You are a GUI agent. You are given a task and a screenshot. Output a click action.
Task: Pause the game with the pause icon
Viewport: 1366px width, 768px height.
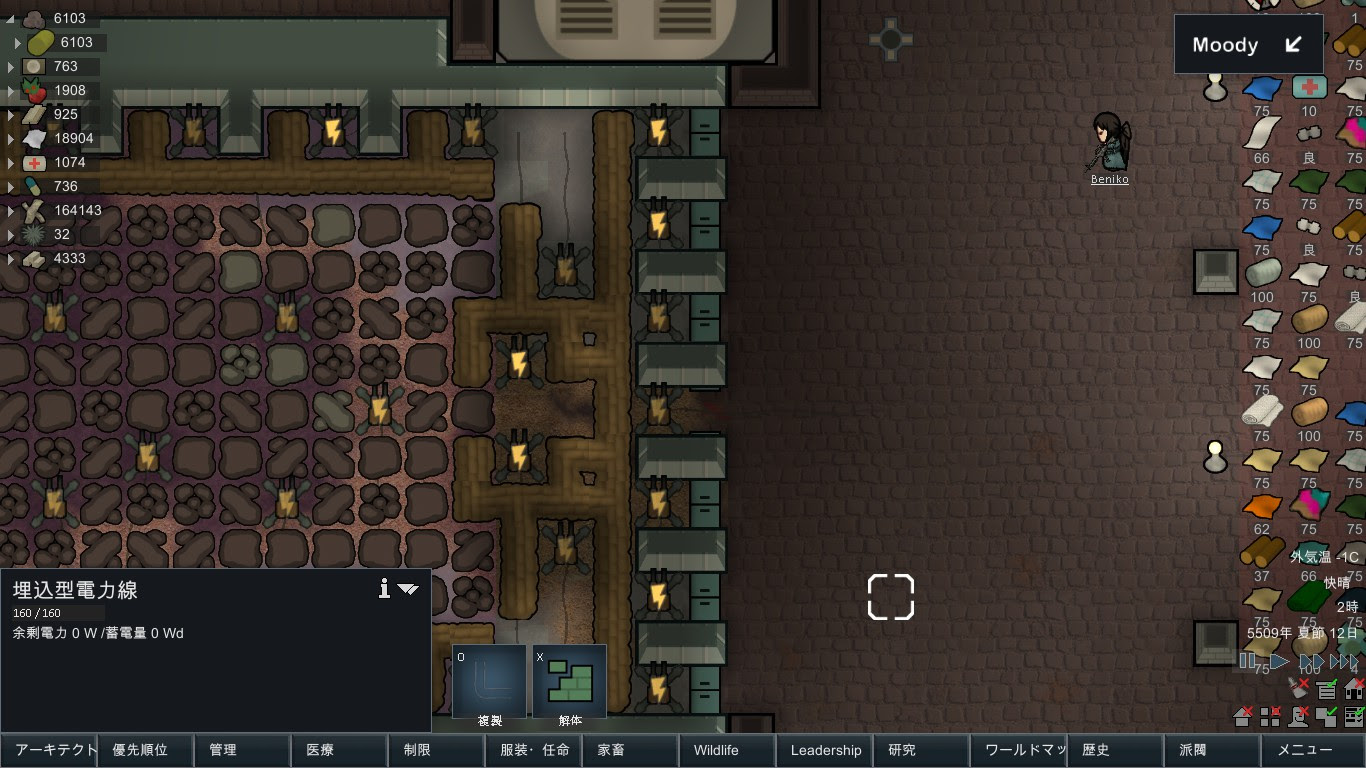1246,660
